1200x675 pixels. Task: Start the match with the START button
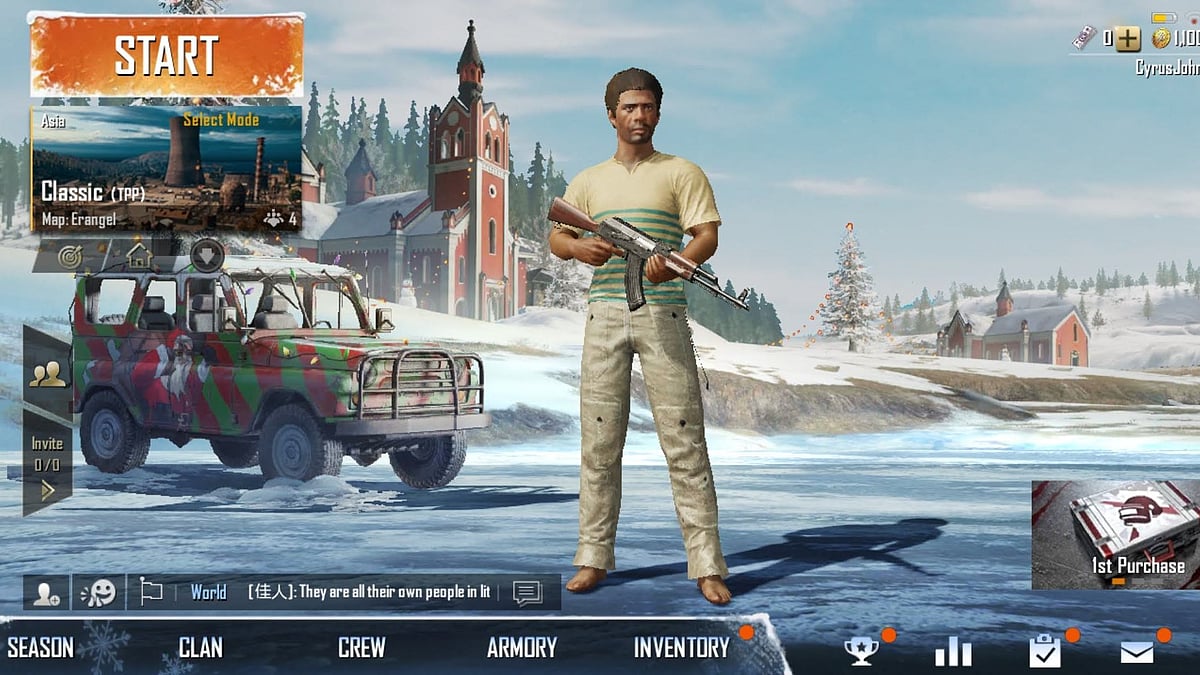(x=166, y=56)
